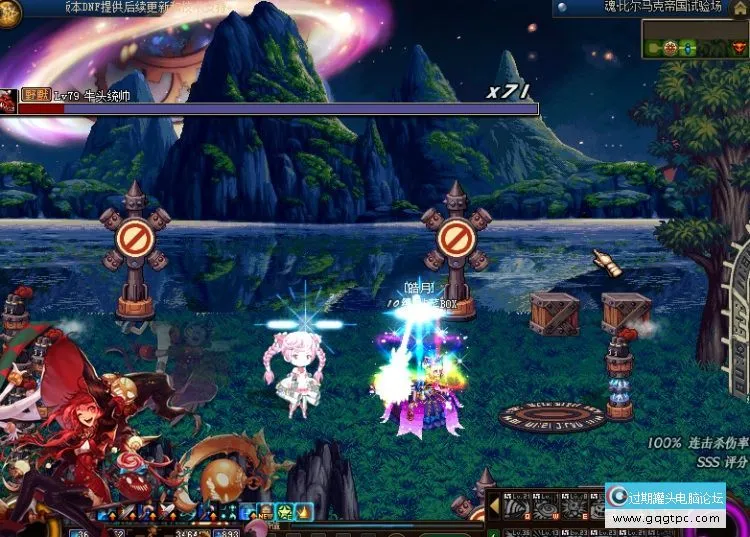Screen dimensions: 750x537
Task: Click the NEW-tagged buff icon
Action: 267,512
